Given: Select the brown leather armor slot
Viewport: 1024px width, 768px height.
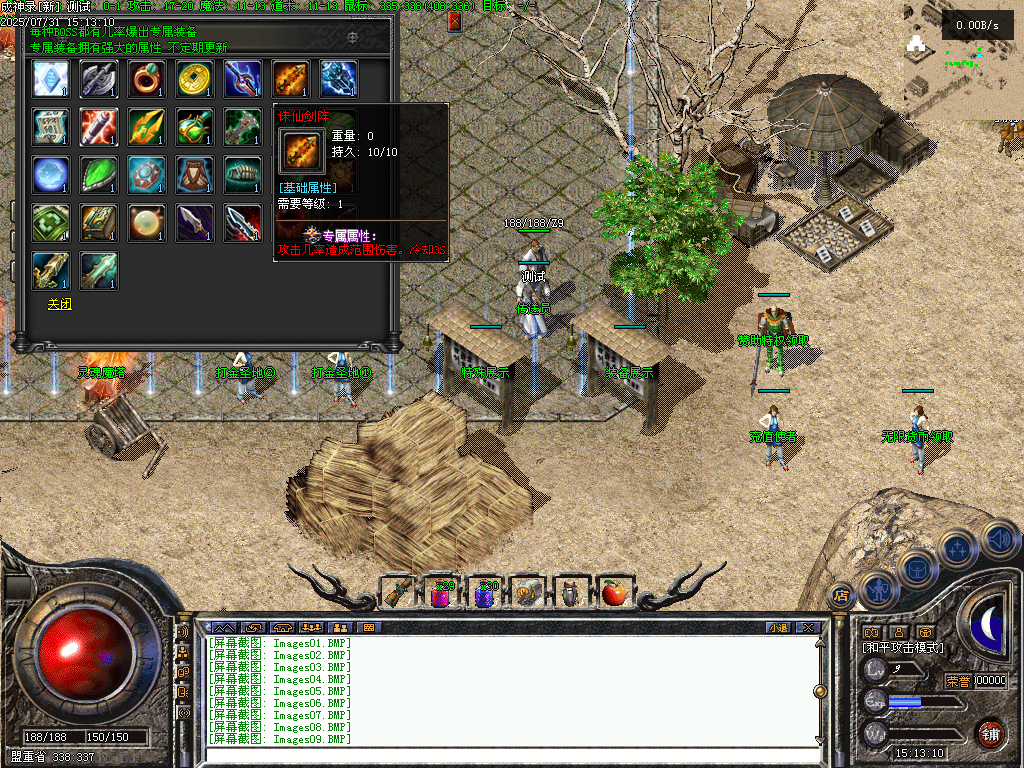Looking at the screenshot, I should (x=195, y=175).
